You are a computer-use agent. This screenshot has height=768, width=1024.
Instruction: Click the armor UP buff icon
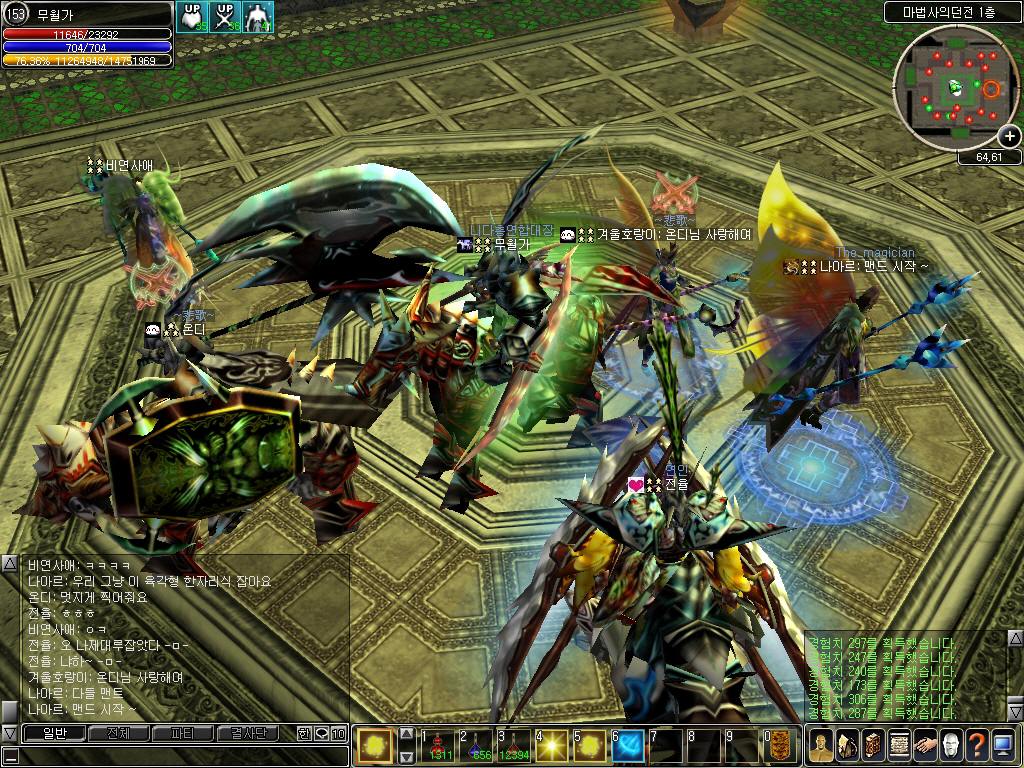coord(191,16)
